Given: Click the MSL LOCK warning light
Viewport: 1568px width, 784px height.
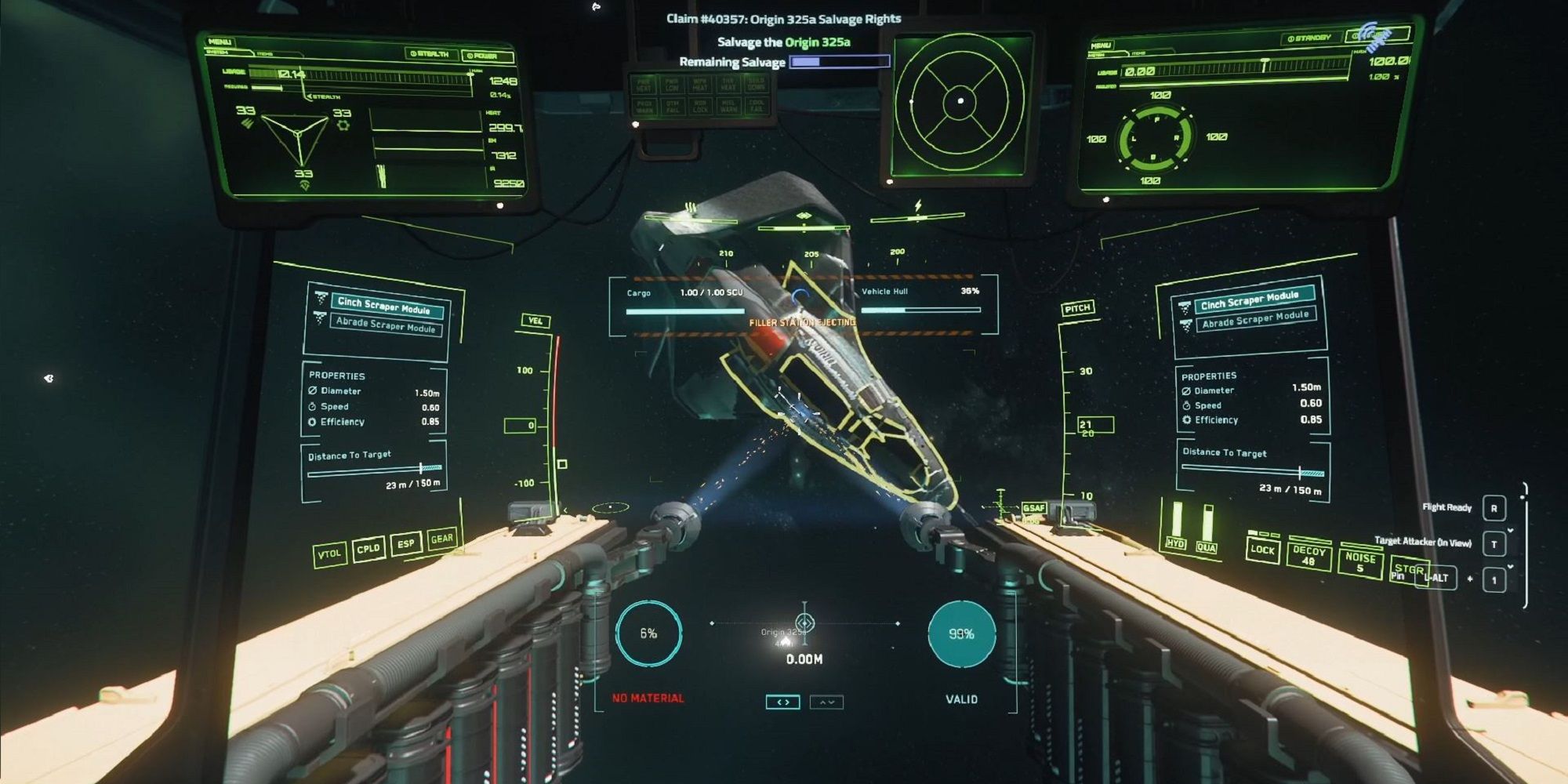Looking at the screenshot, I should [x=698, y=107].
